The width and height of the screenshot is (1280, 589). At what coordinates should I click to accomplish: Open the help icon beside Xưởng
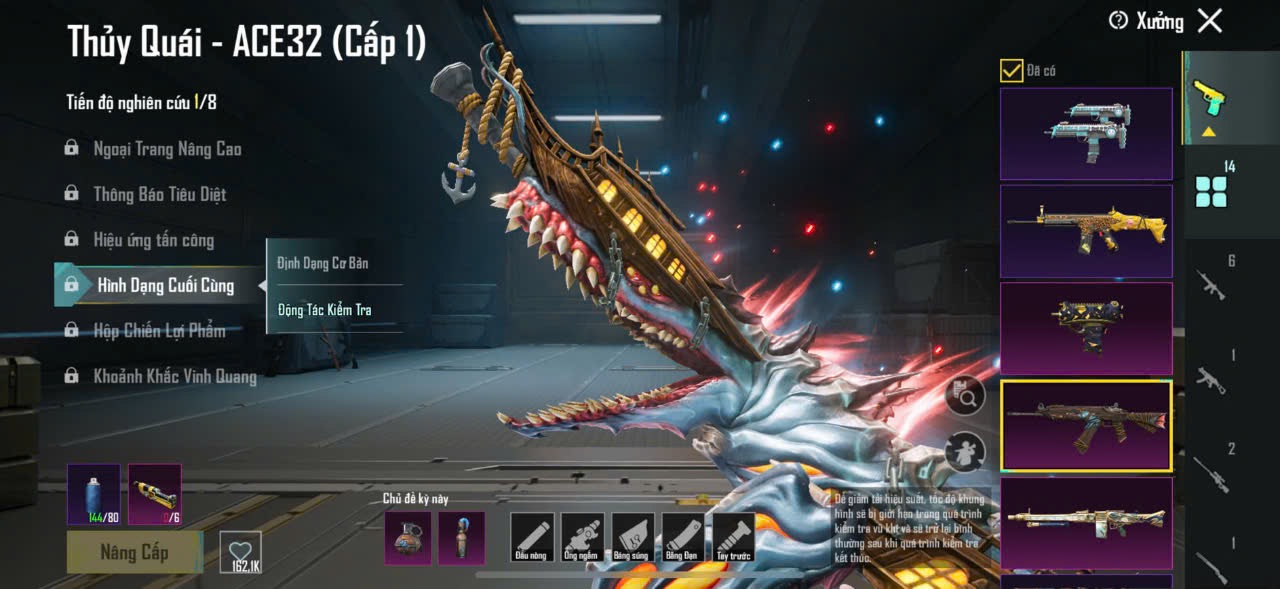1119,21
